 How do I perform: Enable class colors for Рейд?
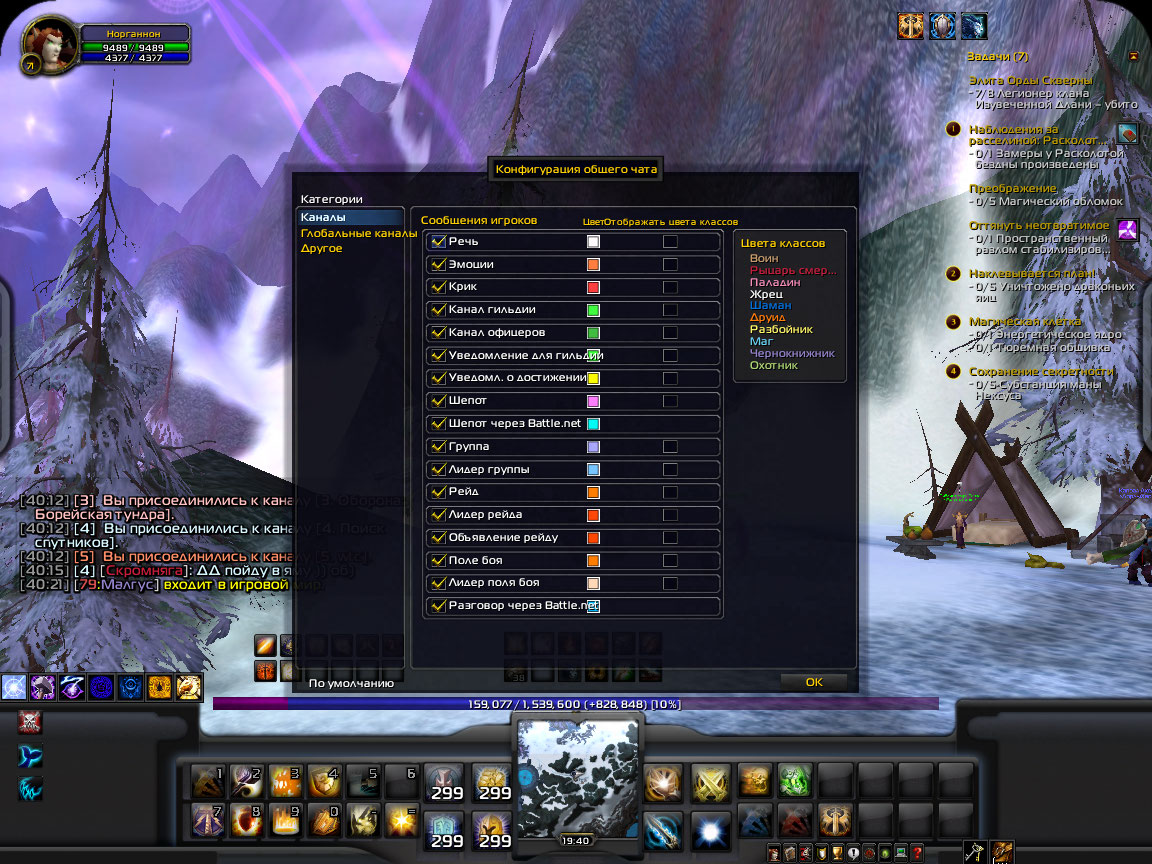(670, 492)
